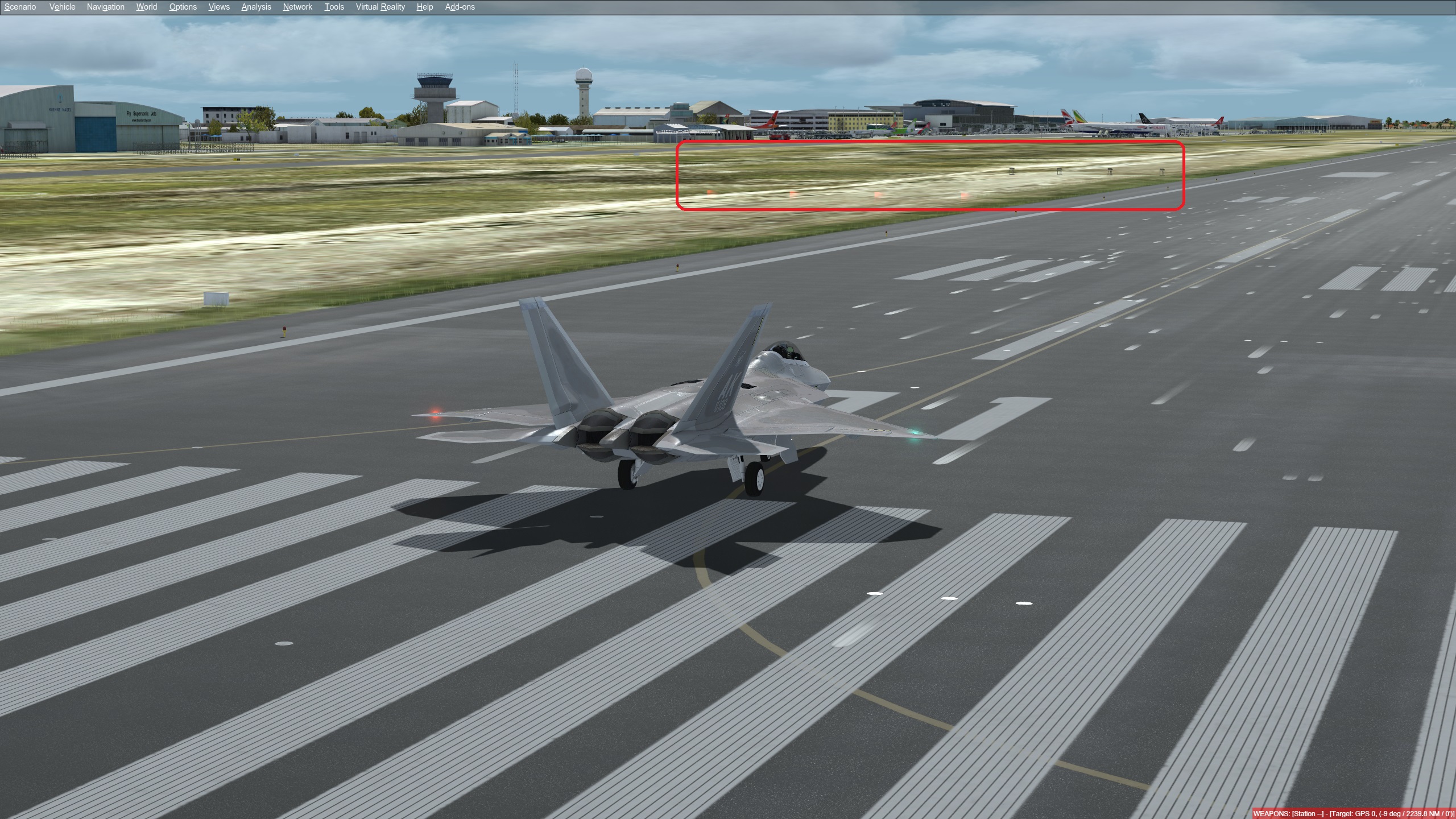
Task: Expand the World menu
Action: coord(146,7)
